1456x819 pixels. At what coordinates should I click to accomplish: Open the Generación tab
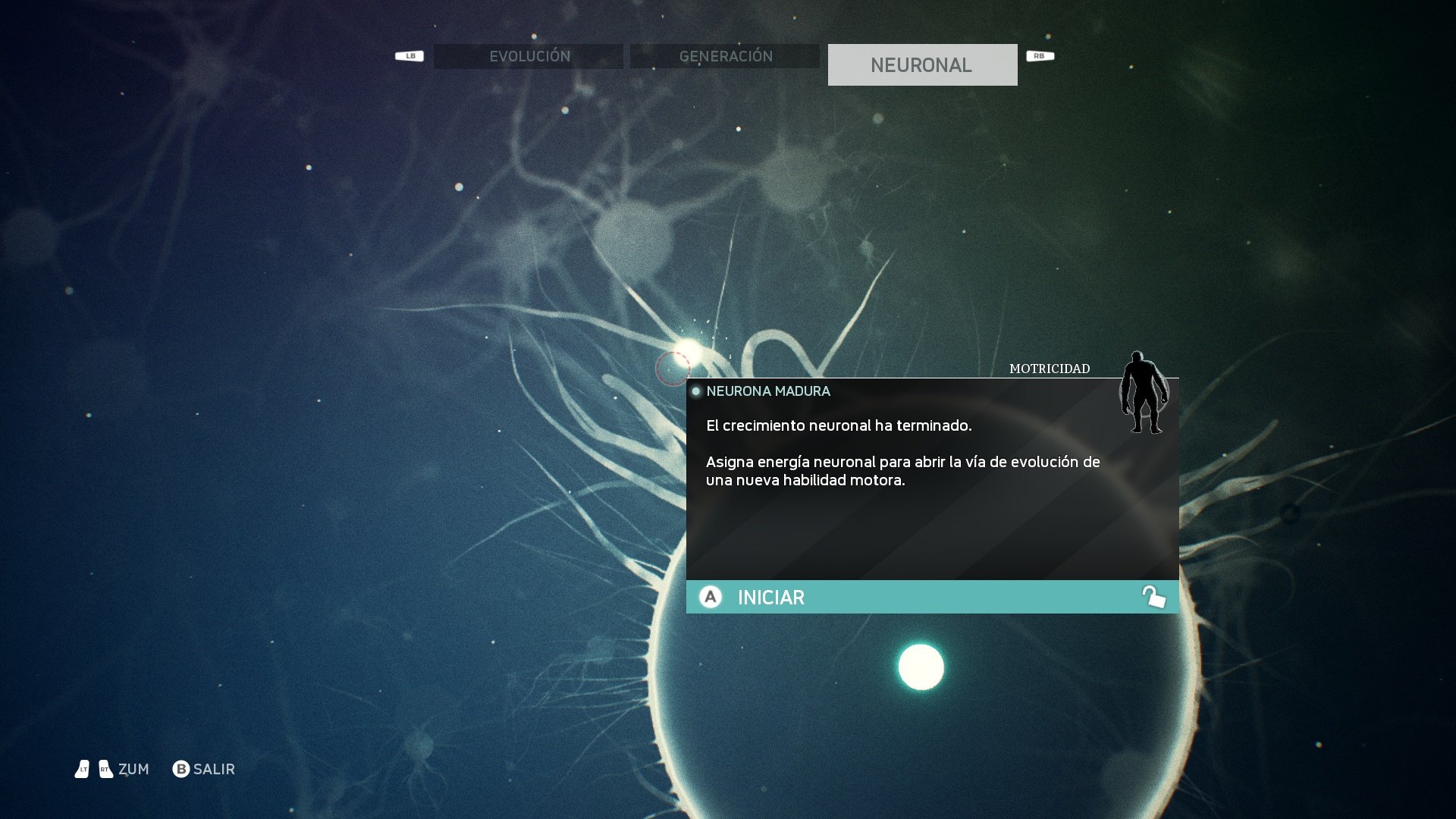point(725,57)
